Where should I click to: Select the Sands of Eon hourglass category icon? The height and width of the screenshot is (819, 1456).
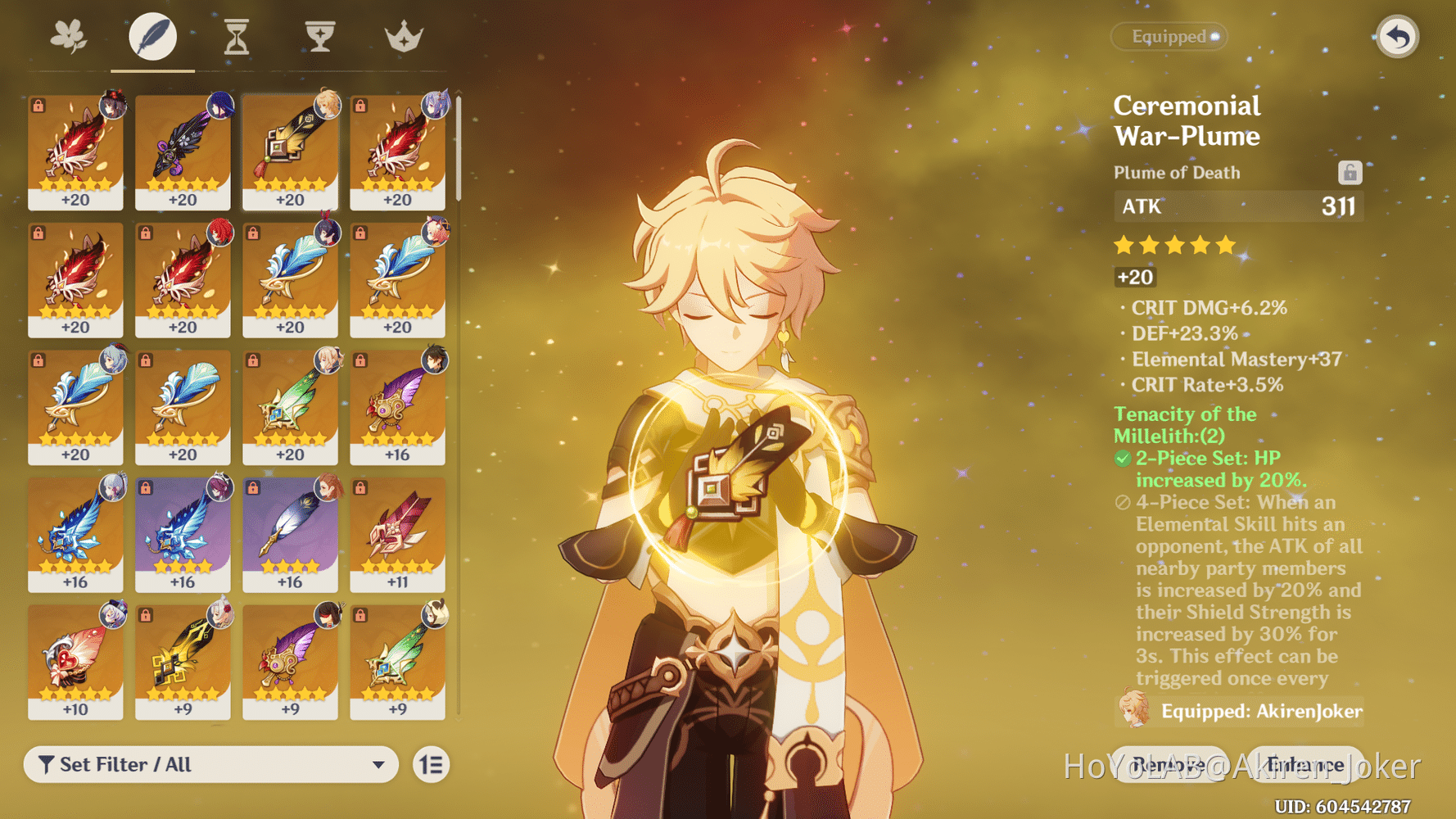tap(236, 36)
